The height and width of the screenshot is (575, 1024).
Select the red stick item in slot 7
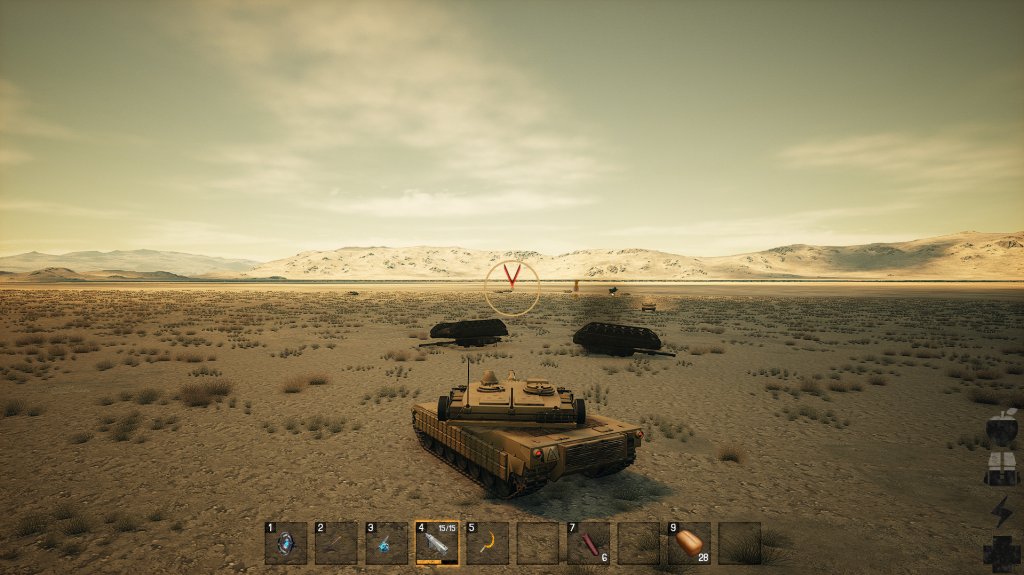tap(588, 543)
